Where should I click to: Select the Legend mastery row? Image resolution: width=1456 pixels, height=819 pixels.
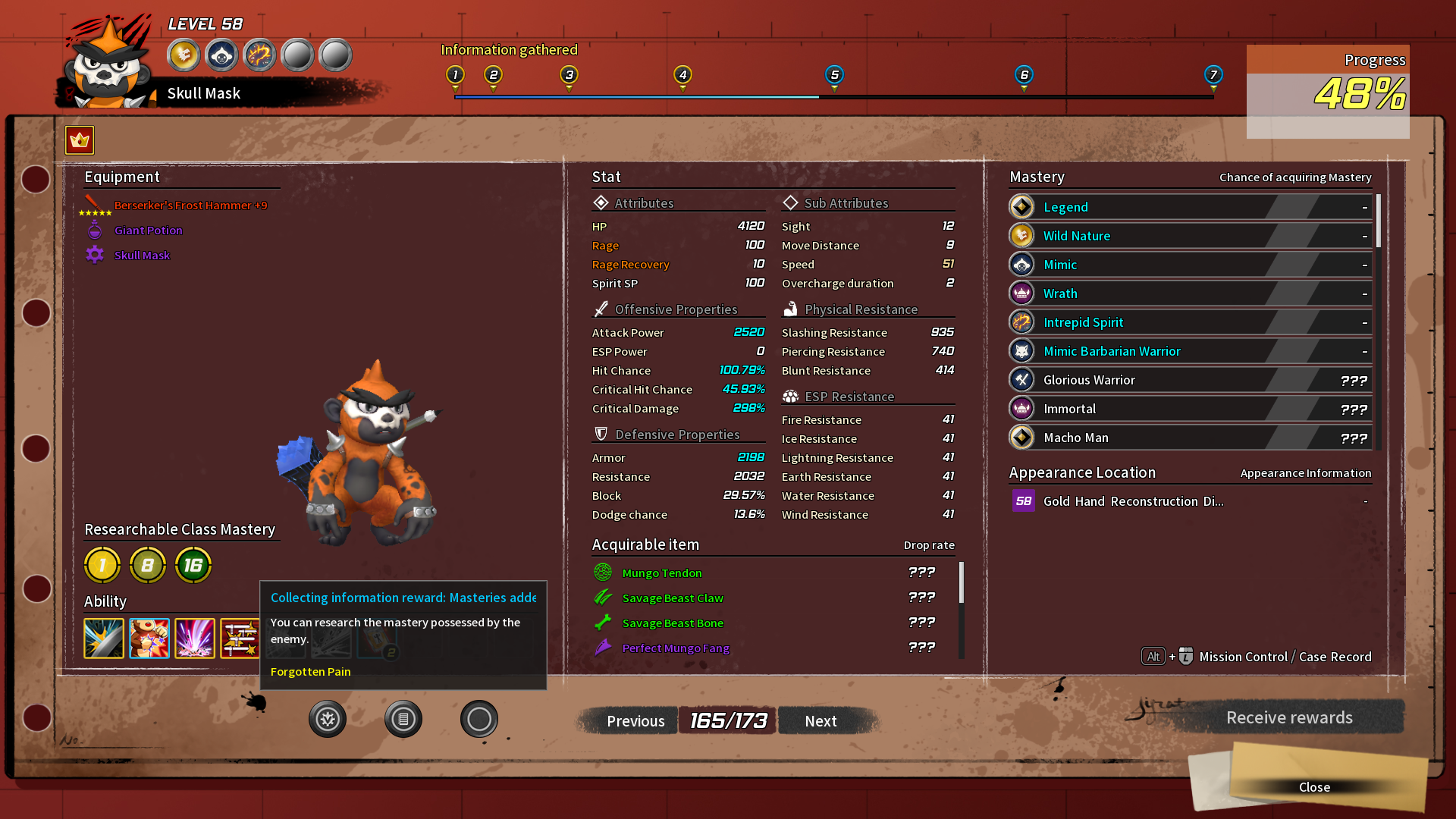pos(1190,207)
